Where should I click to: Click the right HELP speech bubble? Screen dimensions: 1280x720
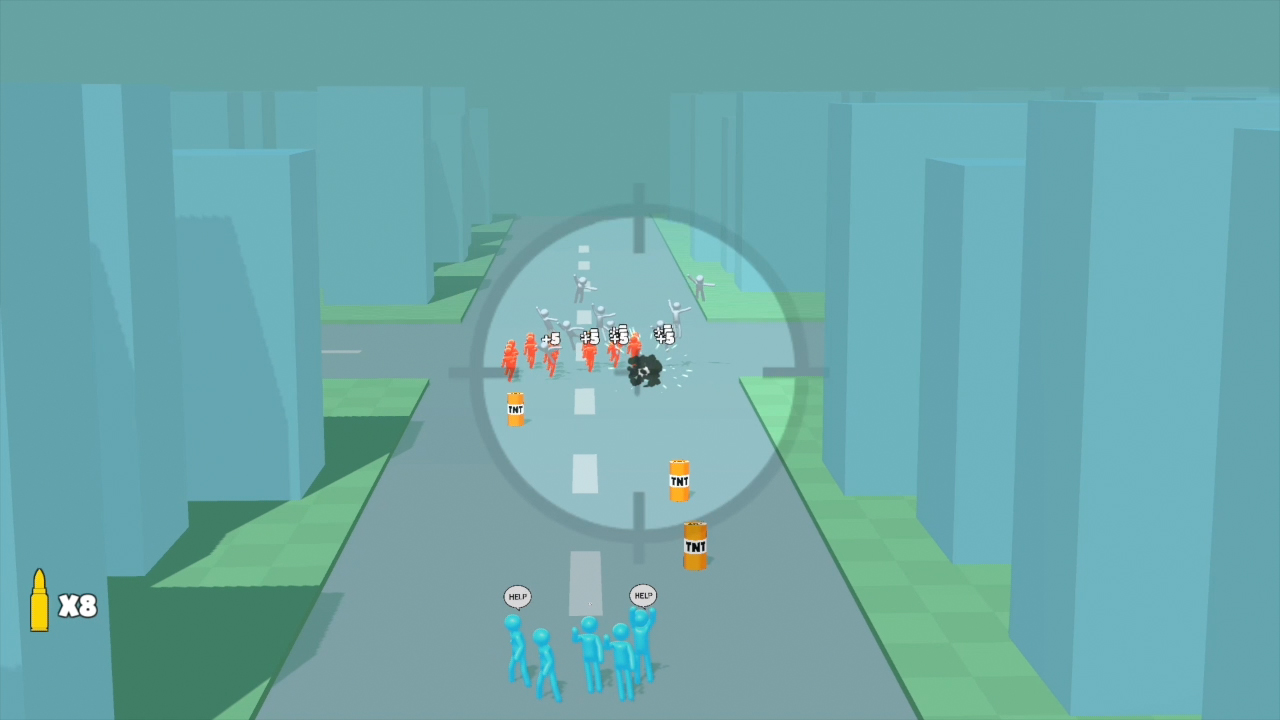pyautogui.click(x=641, y=593)
